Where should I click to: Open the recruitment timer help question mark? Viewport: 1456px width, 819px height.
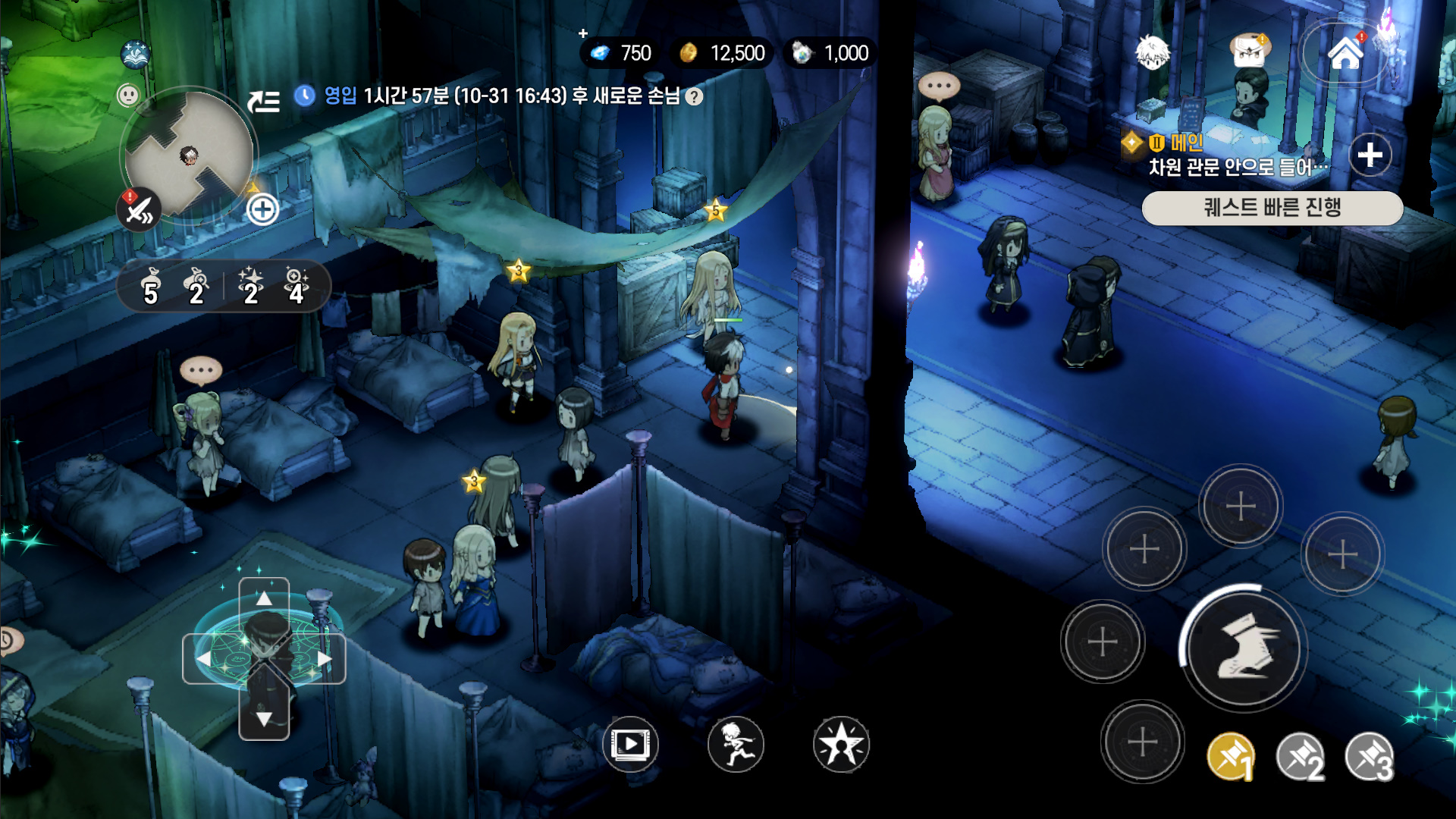[x=694, y=96]
